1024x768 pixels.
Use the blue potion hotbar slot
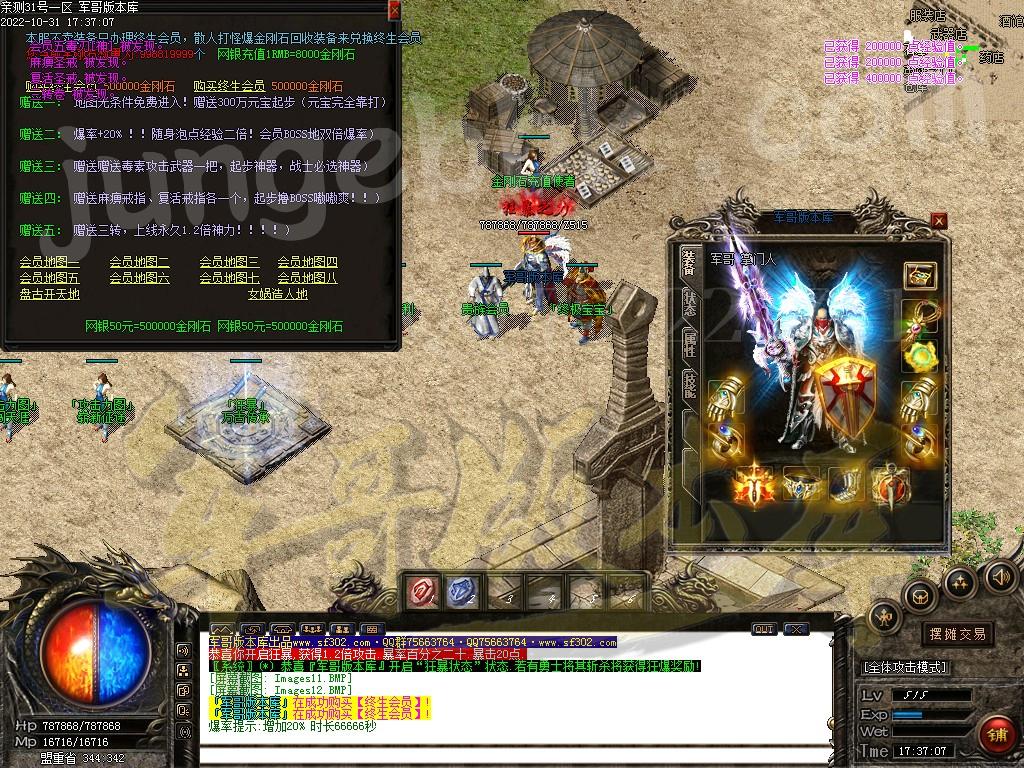tap(461, 593)
